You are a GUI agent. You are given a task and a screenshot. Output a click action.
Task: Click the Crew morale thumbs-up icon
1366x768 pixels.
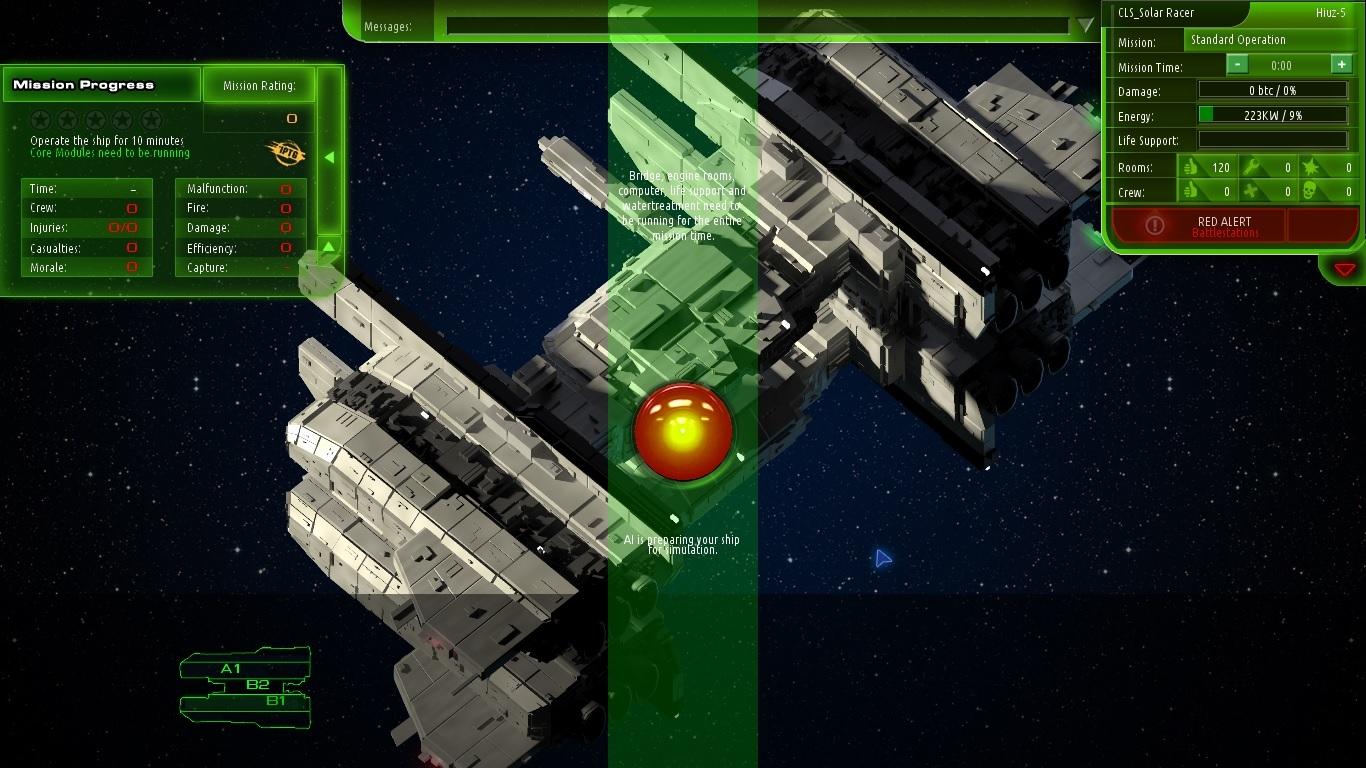[x=1191, y=192]
